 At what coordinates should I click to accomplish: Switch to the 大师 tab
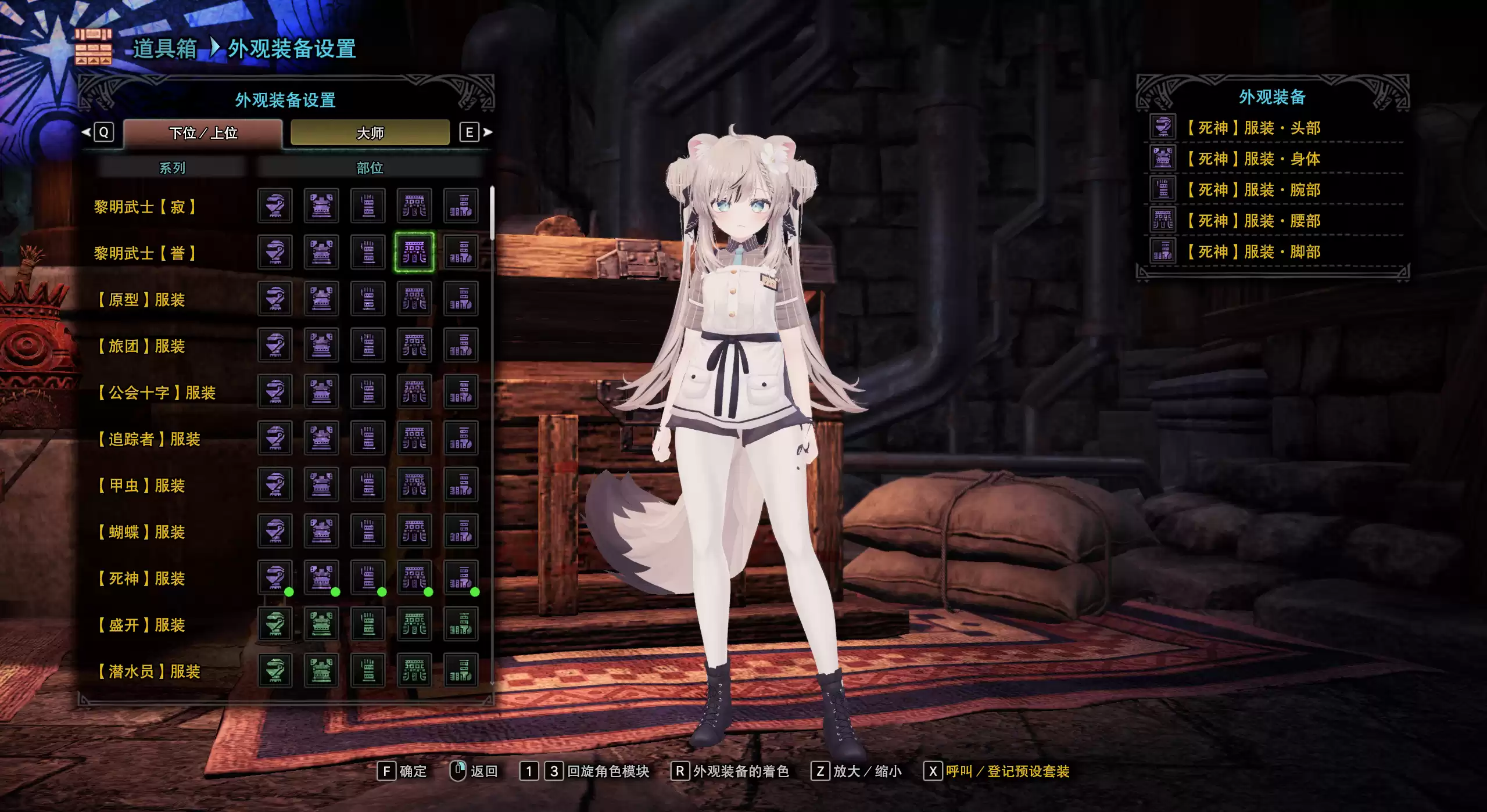(x=370, y=133)
